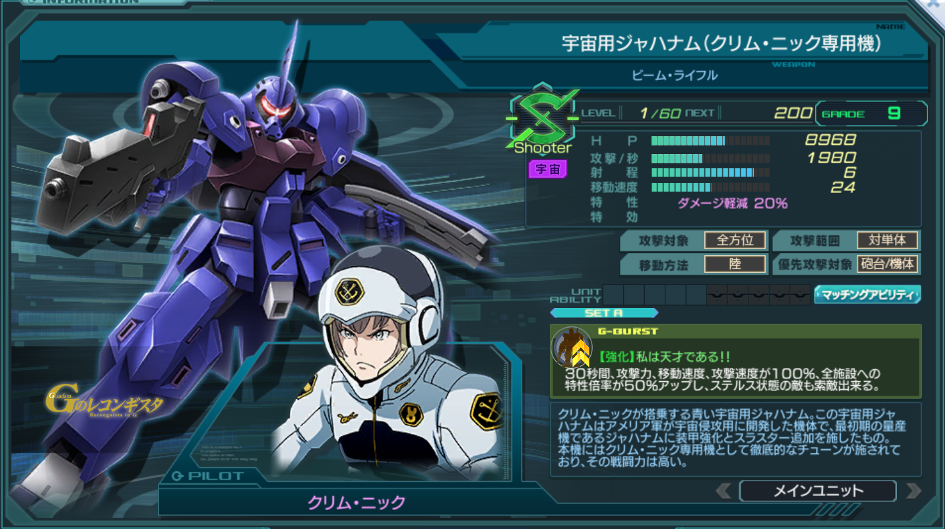Click the left arrow beside メインユニット

[x=724, y=491]
